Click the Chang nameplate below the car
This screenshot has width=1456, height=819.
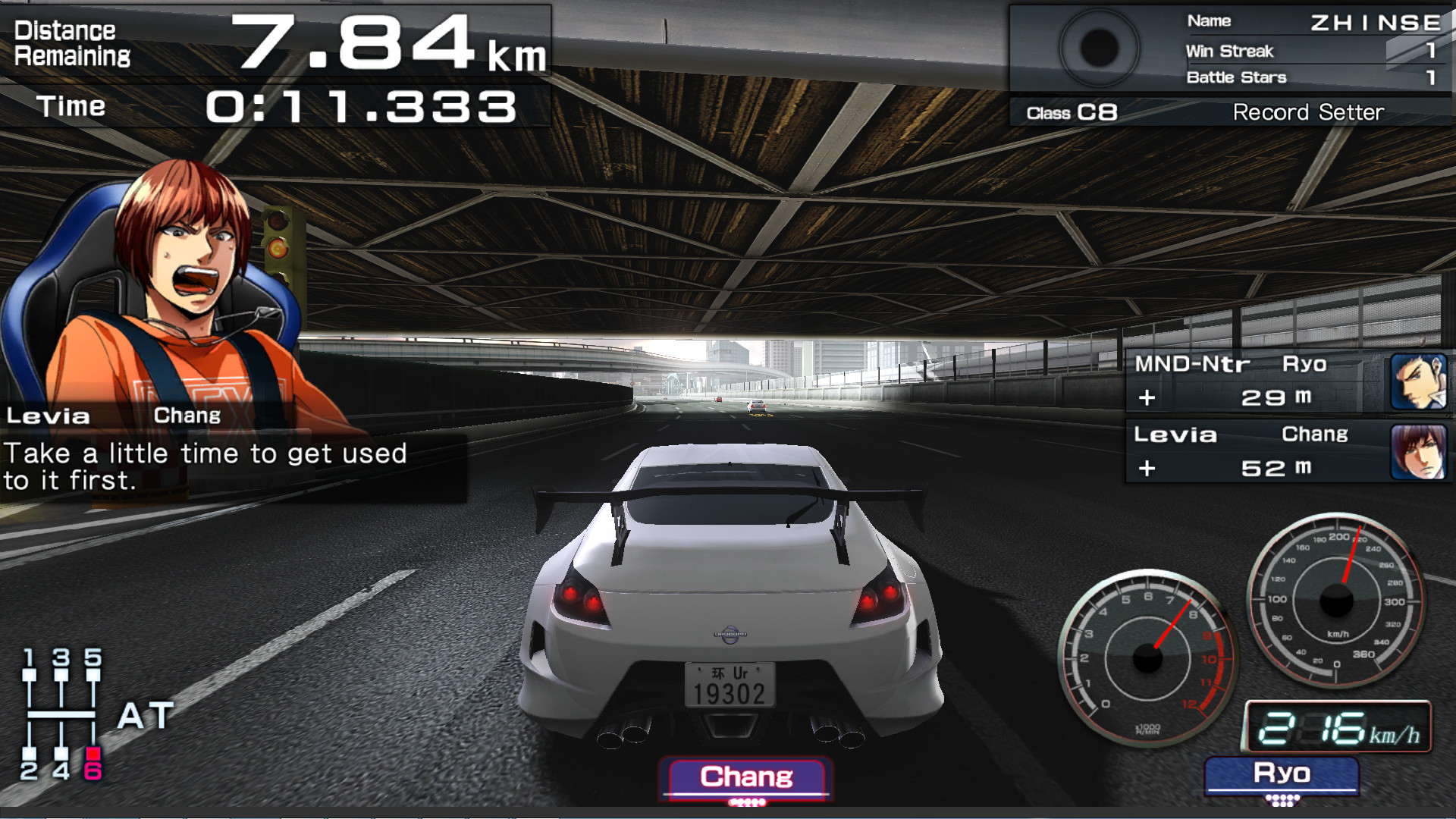point(746,777)
